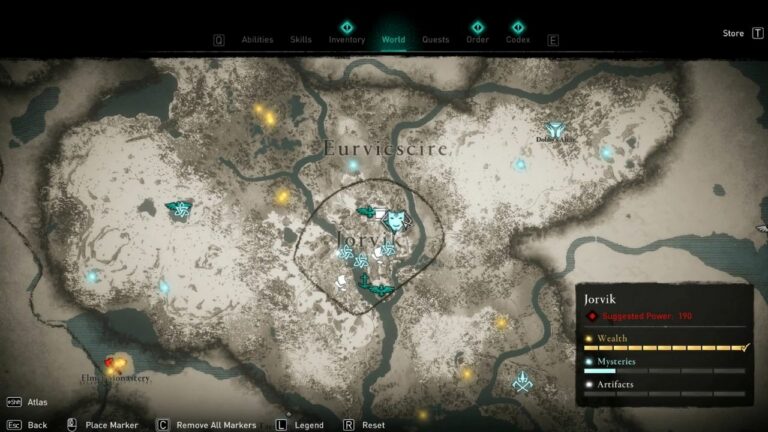Image resolution: width=768 pixels, height=432 pixels.
Task: Switch to the Abilities tab
Action: 257,40
